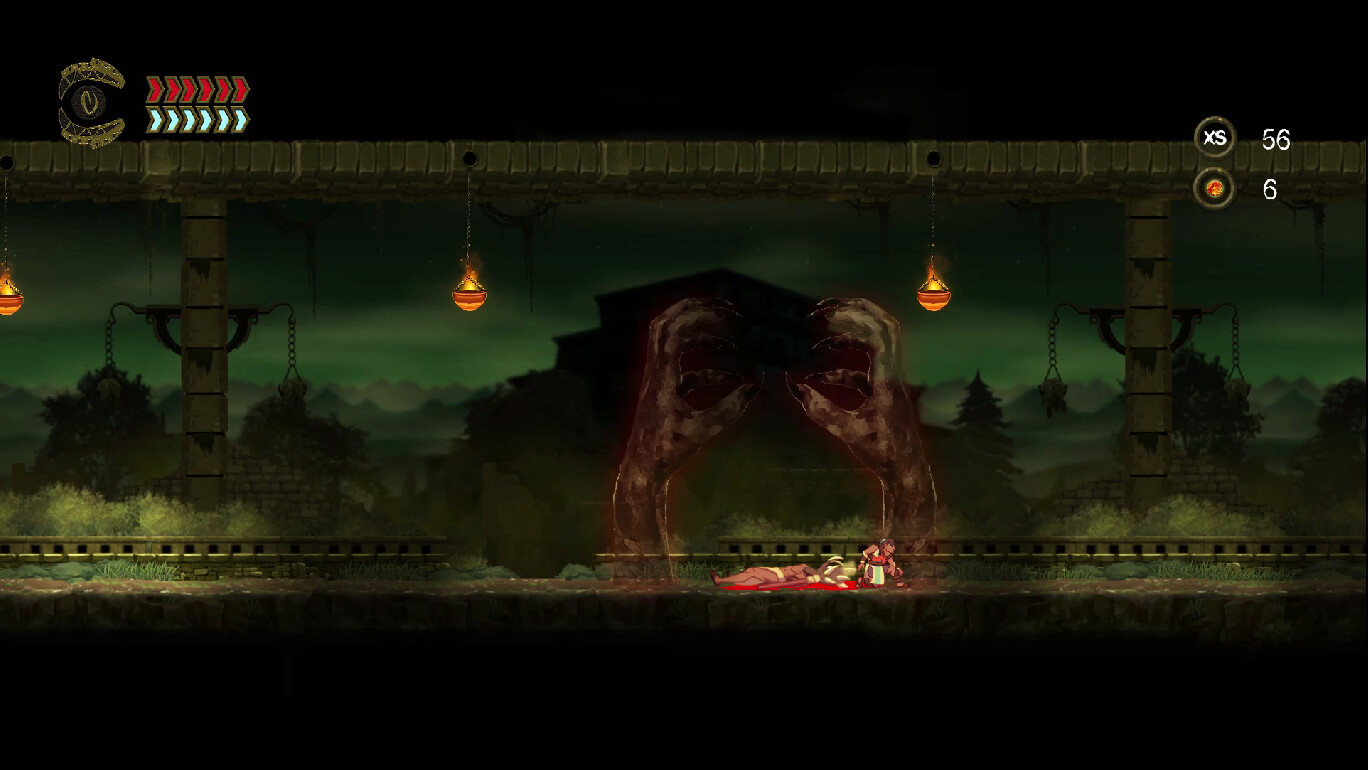Select the ember counter showing 6
Screen dimensions: 1368x770
1269,190
